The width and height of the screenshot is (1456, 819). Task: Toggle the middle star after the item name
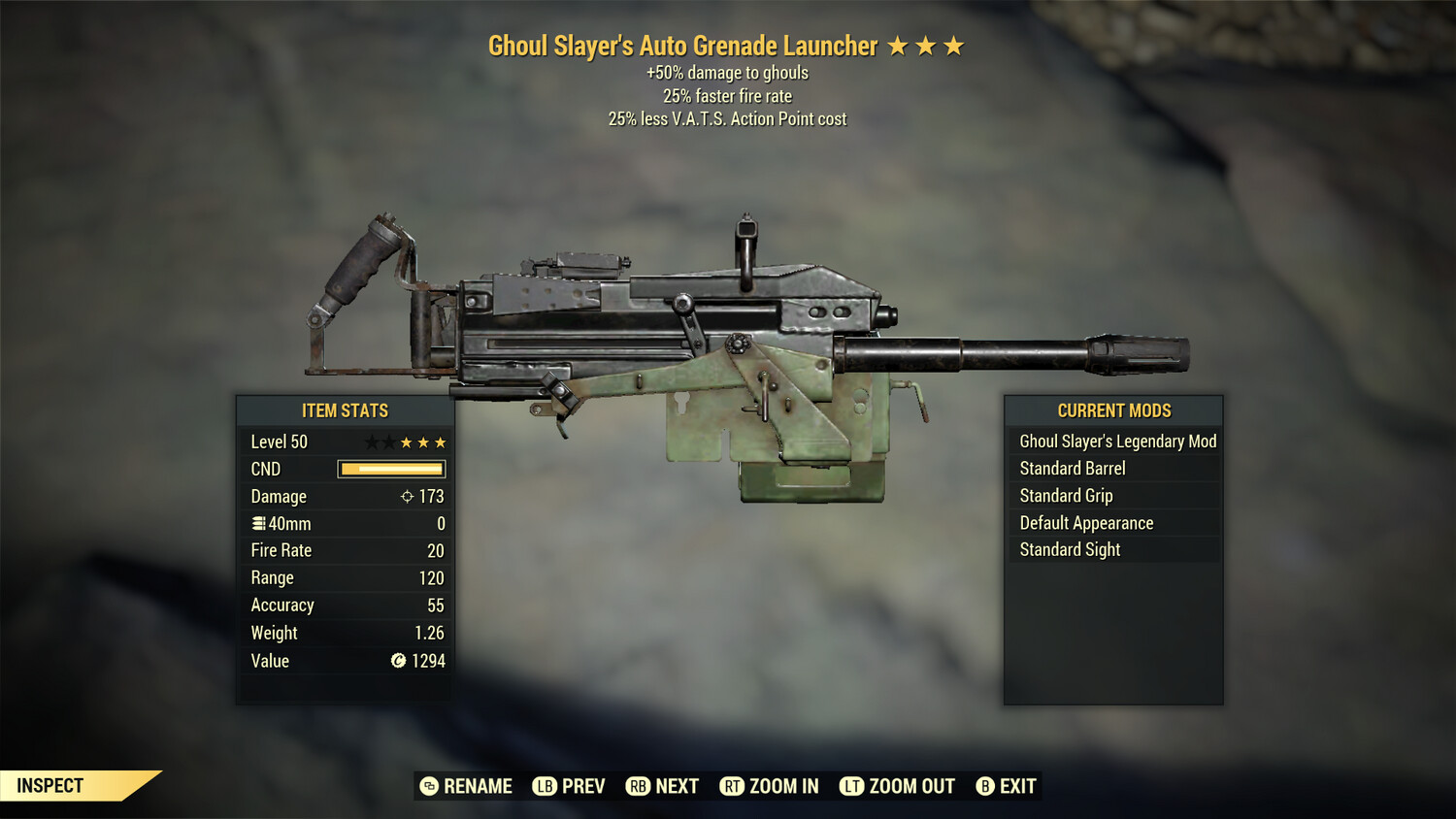point(927,45)
